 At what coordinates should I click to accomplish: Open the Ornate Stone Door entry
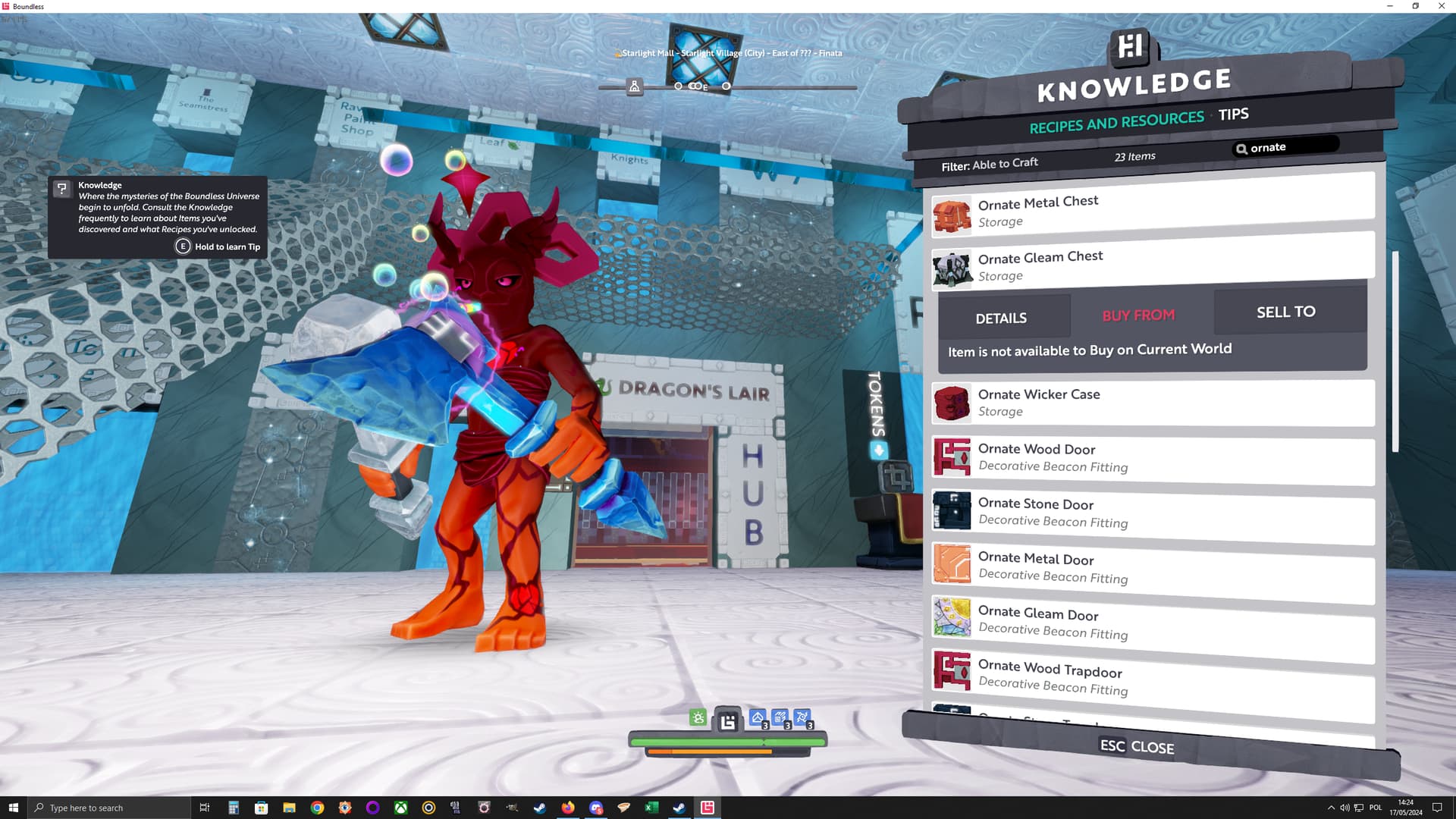tap(1153, 513)
